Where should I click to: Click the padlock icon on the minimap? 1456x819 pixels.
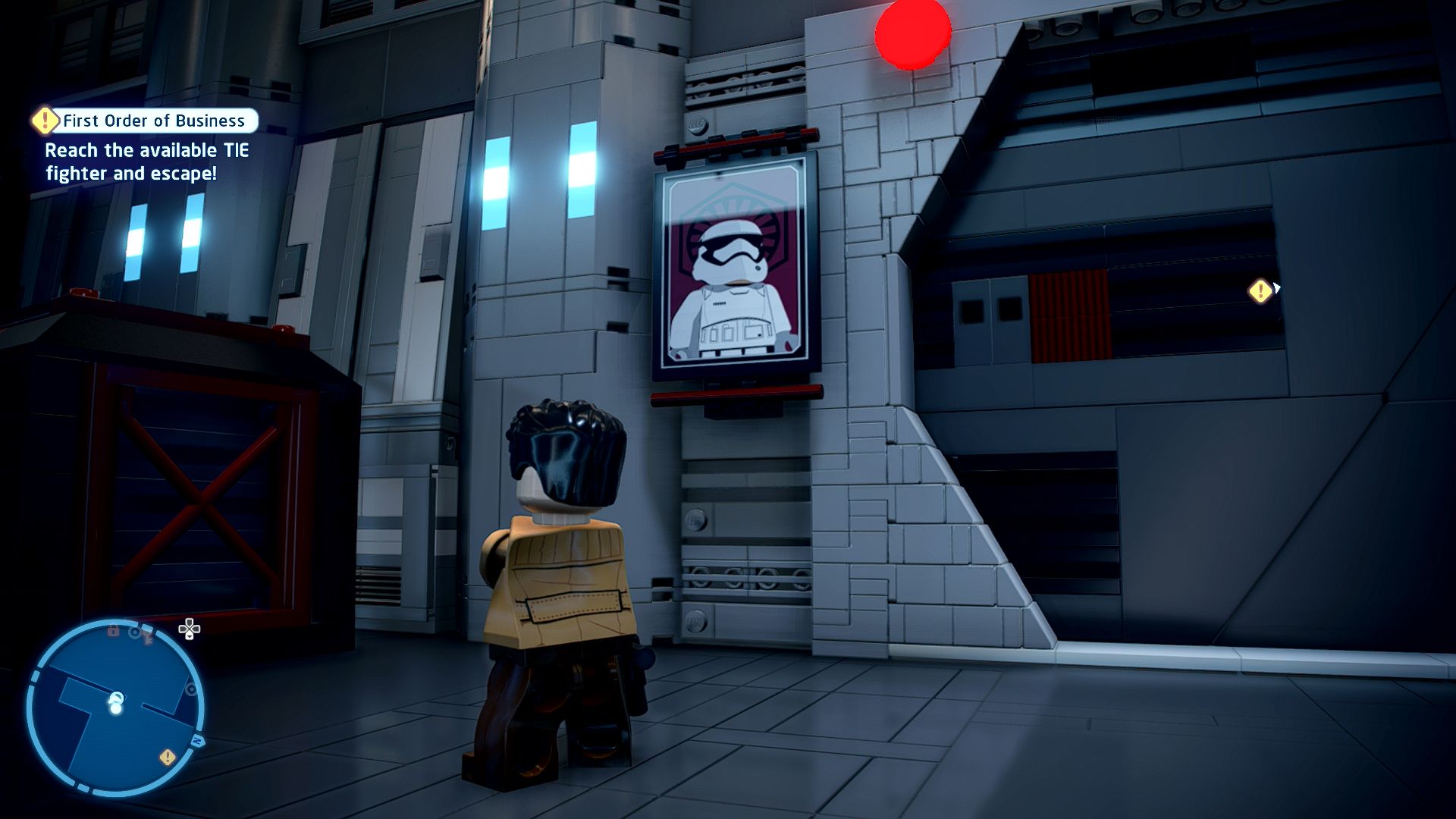coord(113,630)
